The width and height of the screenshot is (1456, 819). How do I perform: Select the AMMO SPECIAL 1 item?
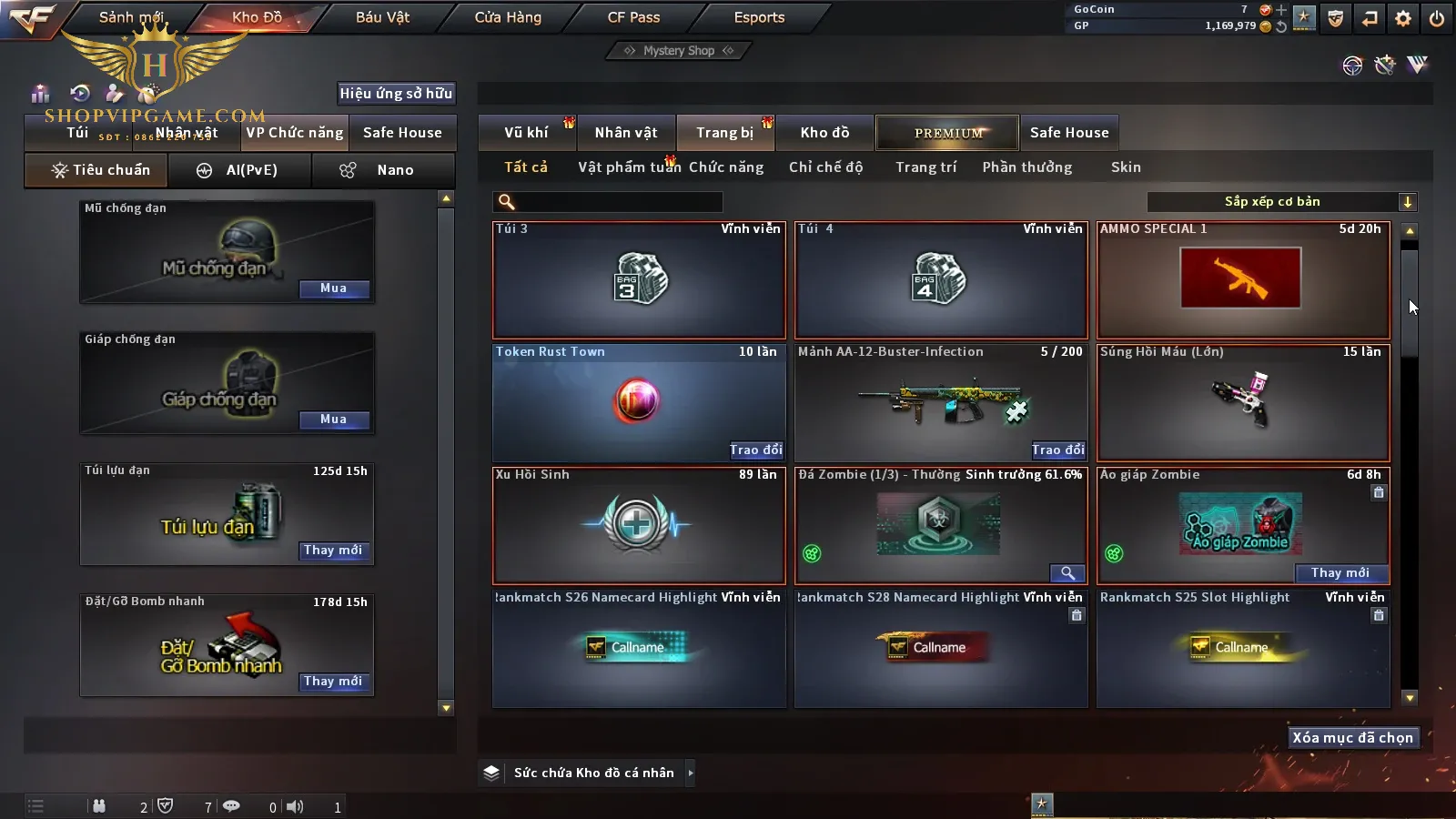coord(1243,280)
